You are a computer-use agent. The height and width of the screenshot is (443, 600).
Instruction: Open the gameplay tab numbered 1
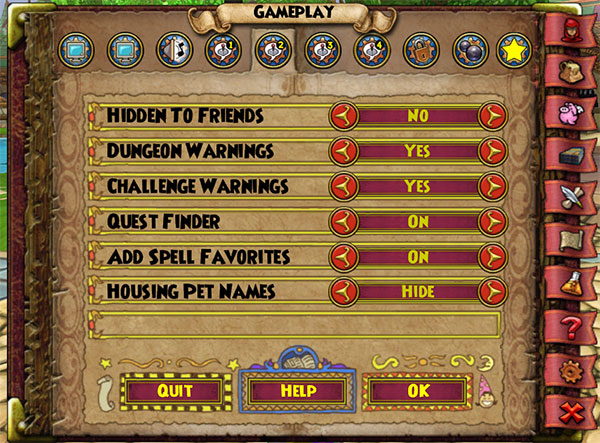(223, 49)
